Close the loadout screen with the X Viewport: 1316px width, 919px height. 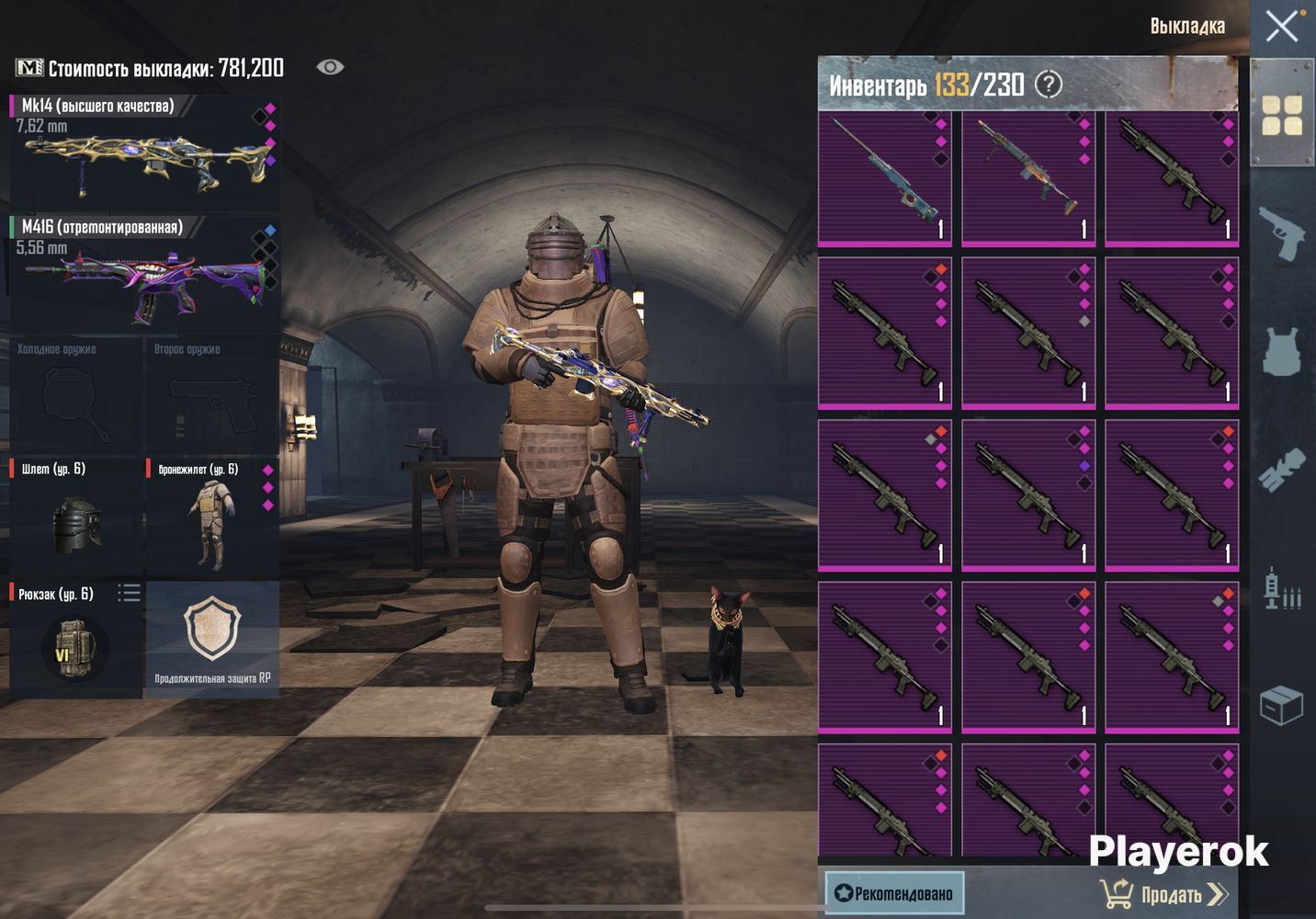[x=1282, y=26]
